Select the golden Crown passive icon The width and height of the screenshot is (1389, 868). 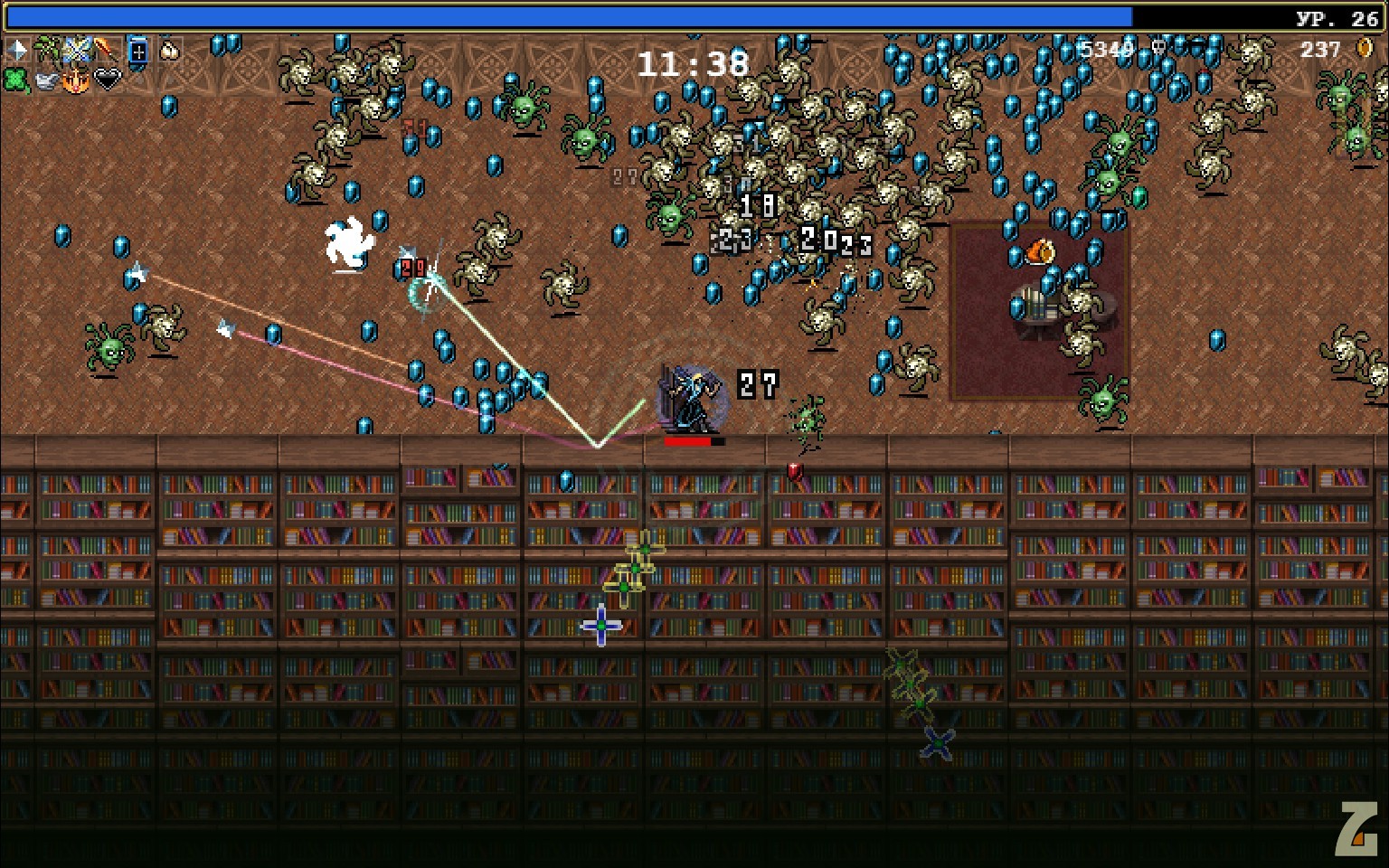click(77, 80)
